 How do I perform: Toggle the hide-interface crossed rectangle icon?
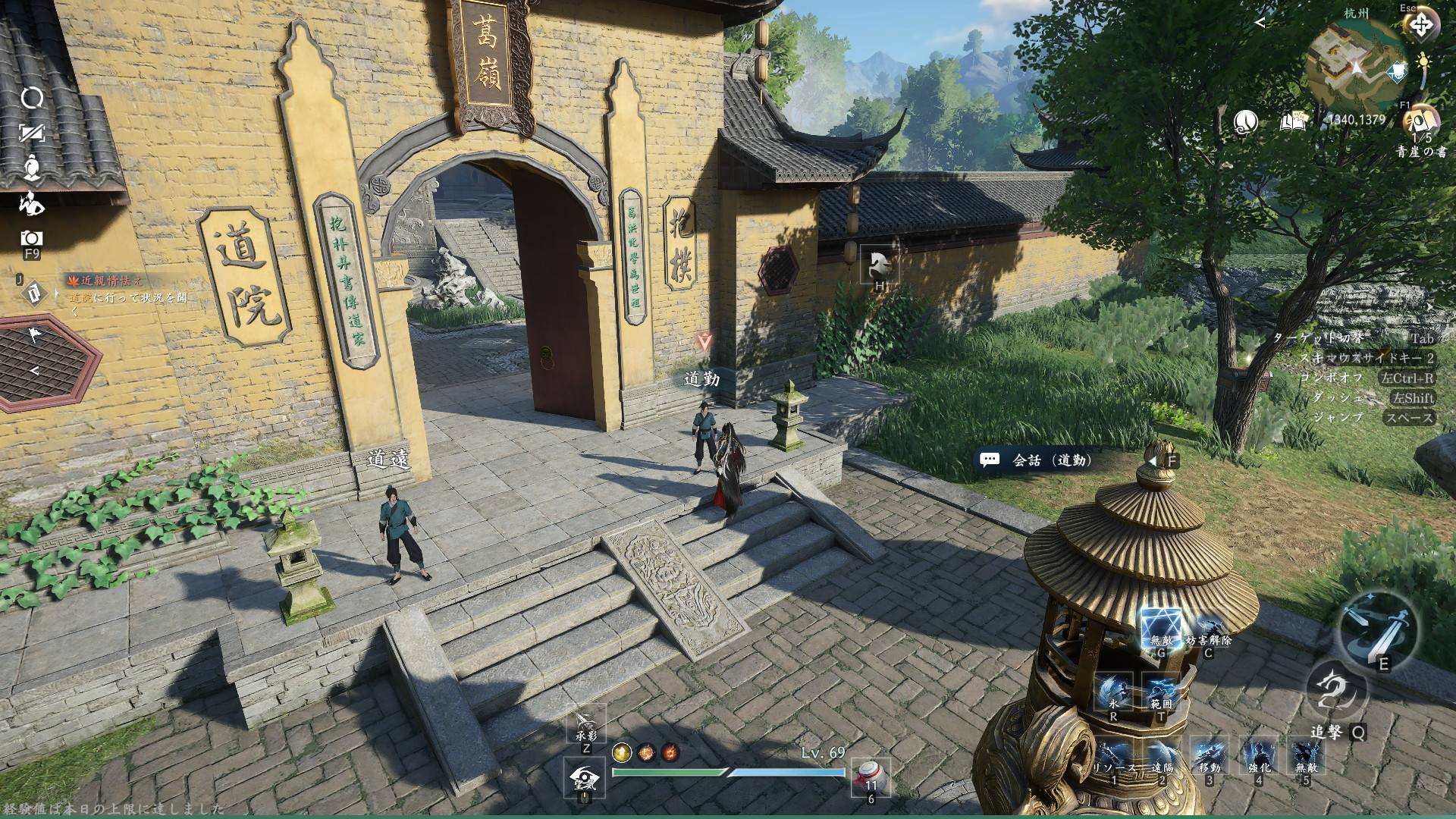(x=32, y=133)
